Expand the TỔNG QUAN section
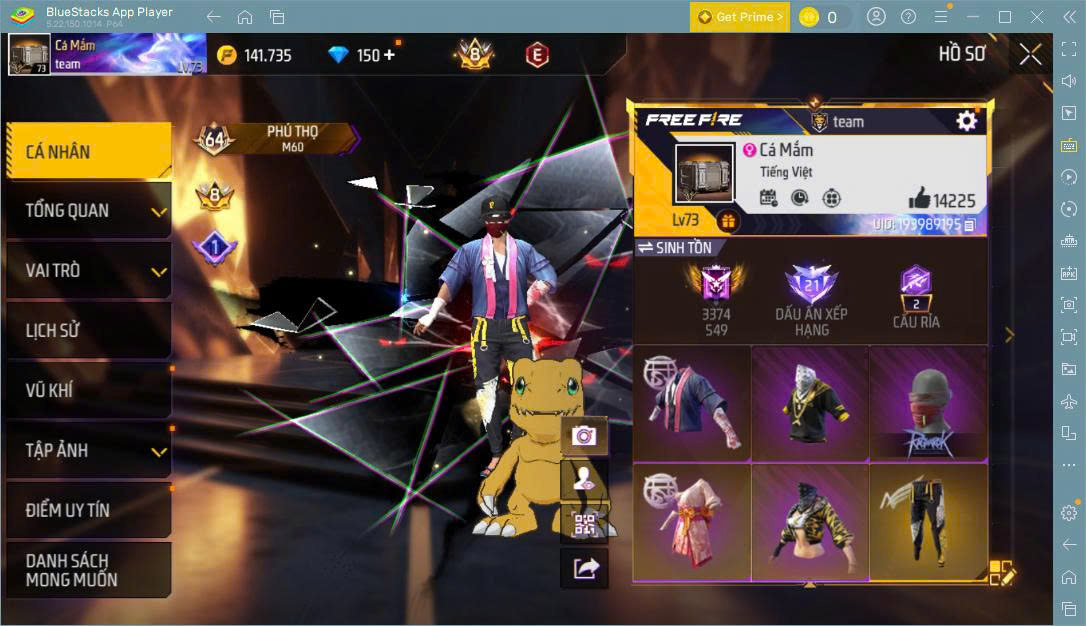 coord(88,211)
